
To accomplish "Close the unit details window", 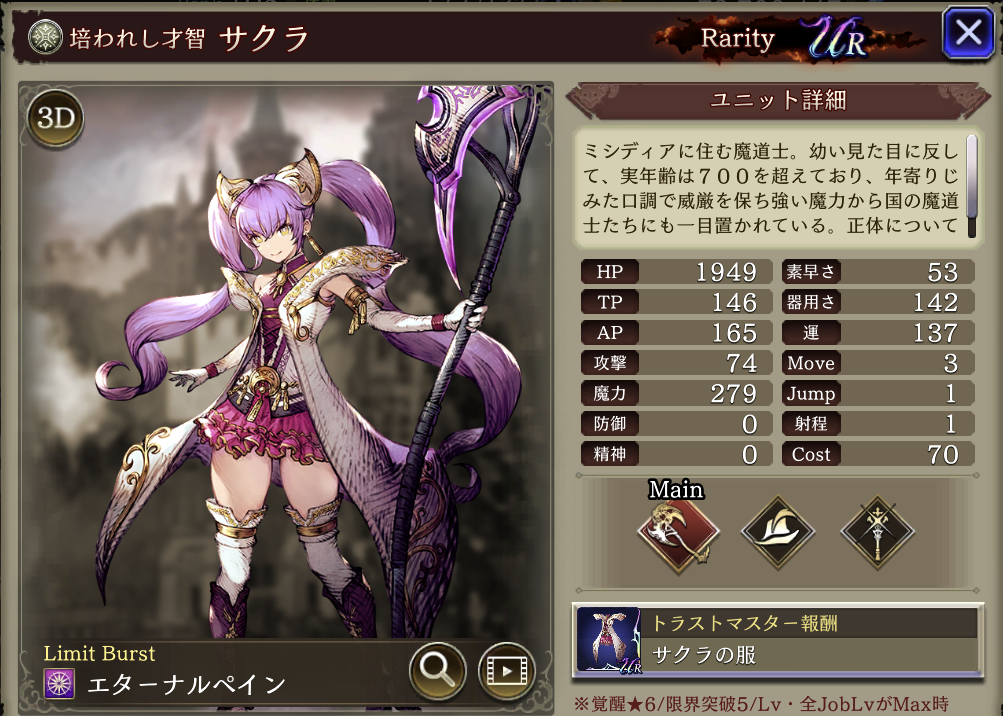I will pos(968,35).
